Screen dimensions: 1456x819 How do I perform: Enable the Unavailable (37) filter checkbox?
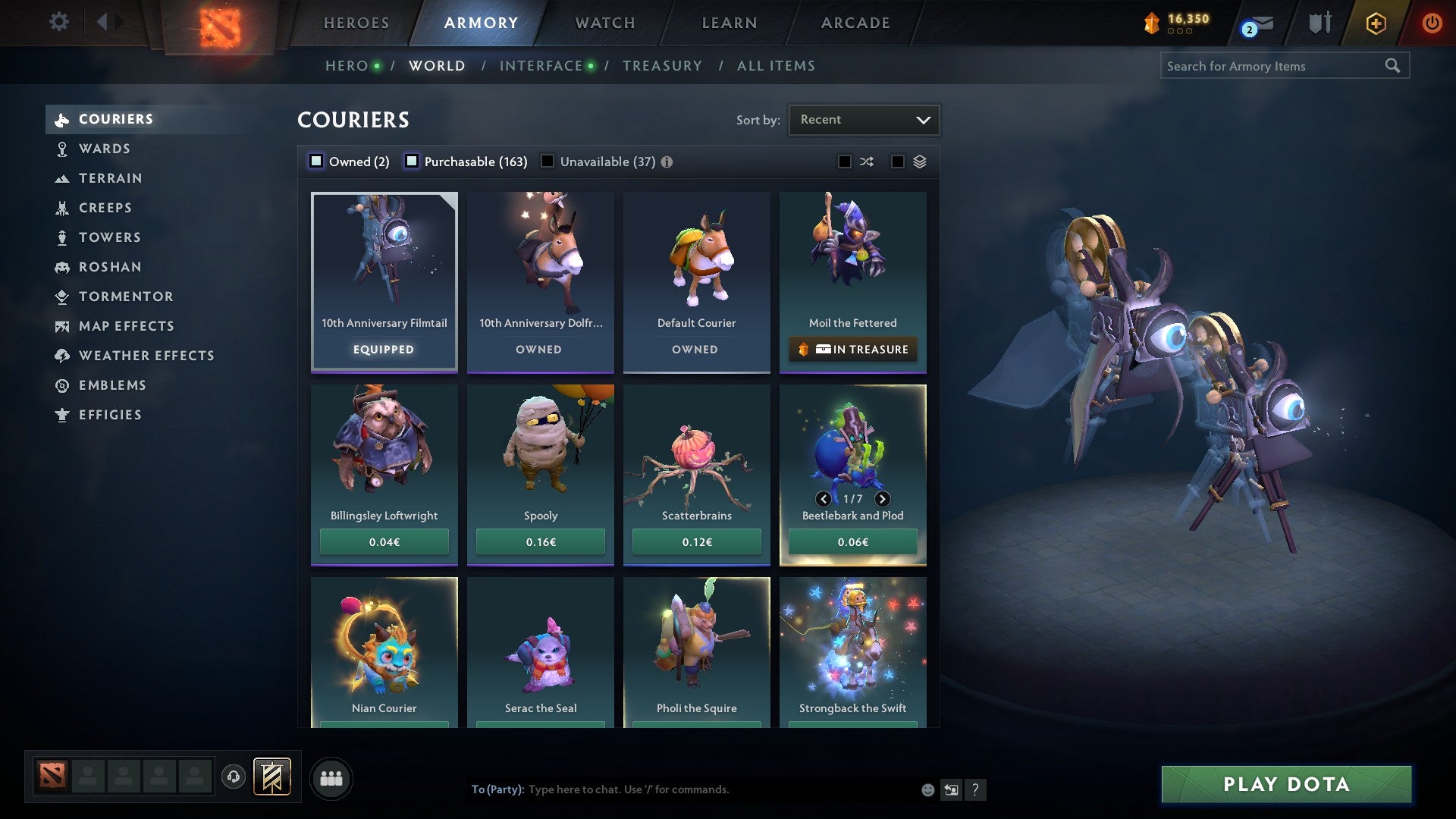click(548, 161)
